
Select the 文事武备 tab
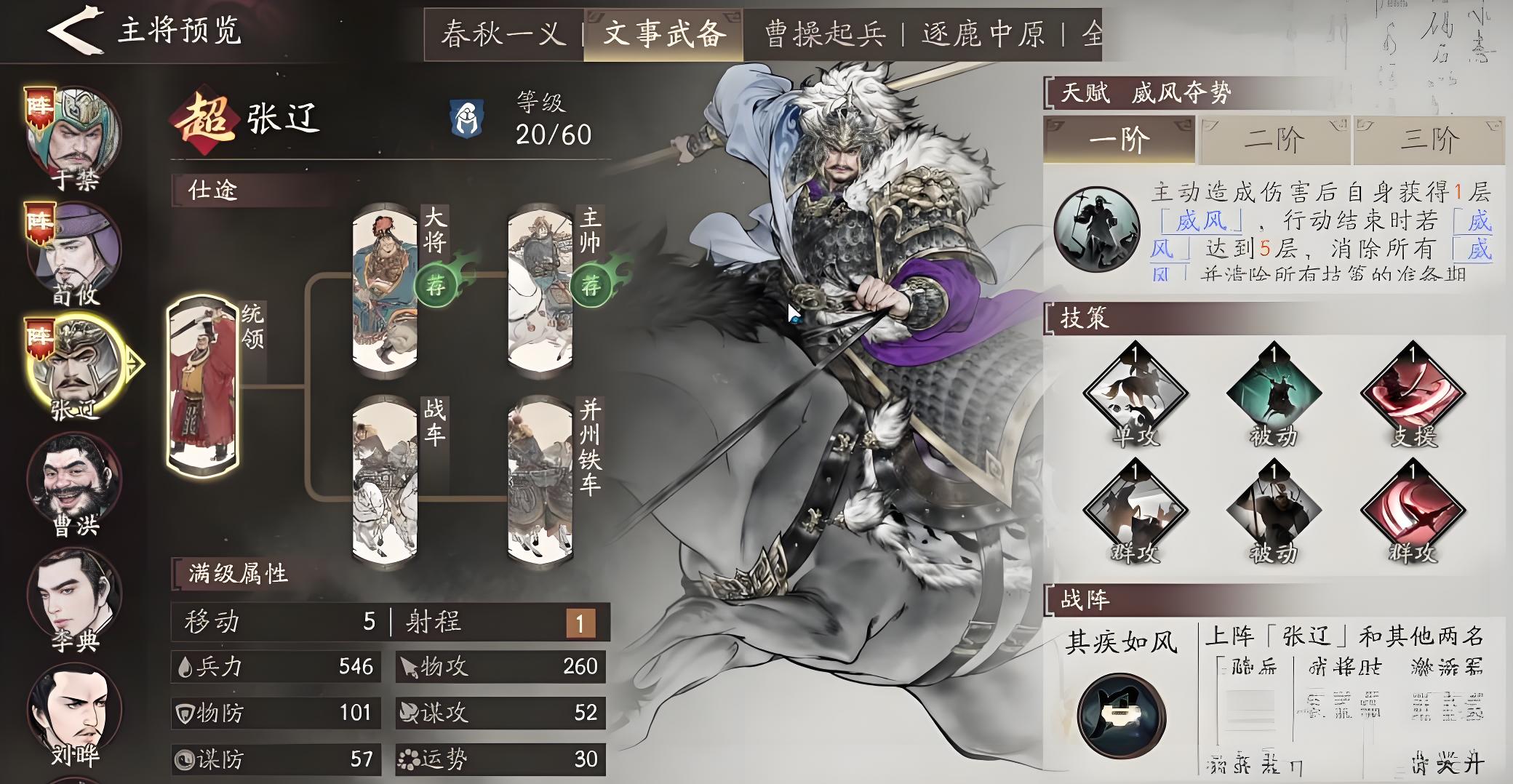663,34
